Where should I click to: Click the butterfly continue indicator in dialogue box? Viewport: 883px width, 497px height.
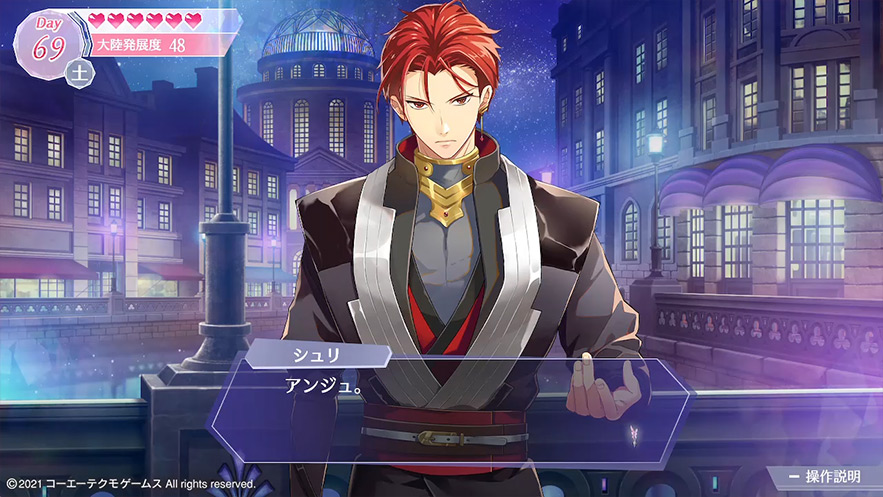pyautogui.click(x=634, y=434)
